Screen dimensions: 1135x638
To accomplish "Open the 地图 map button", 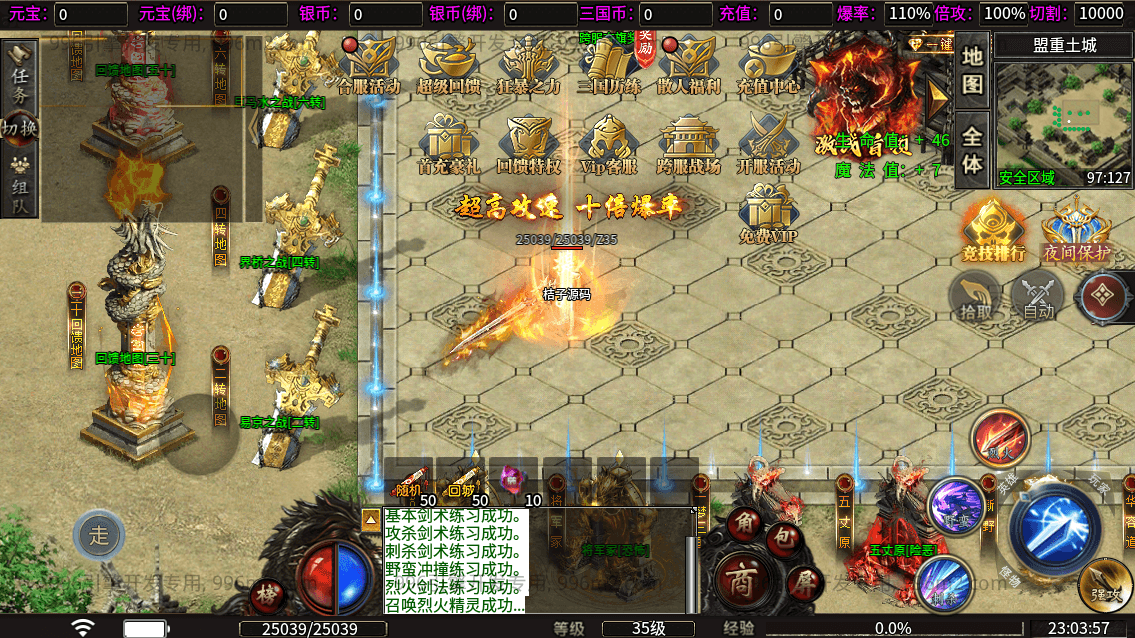I will click(x=972, y=70).
